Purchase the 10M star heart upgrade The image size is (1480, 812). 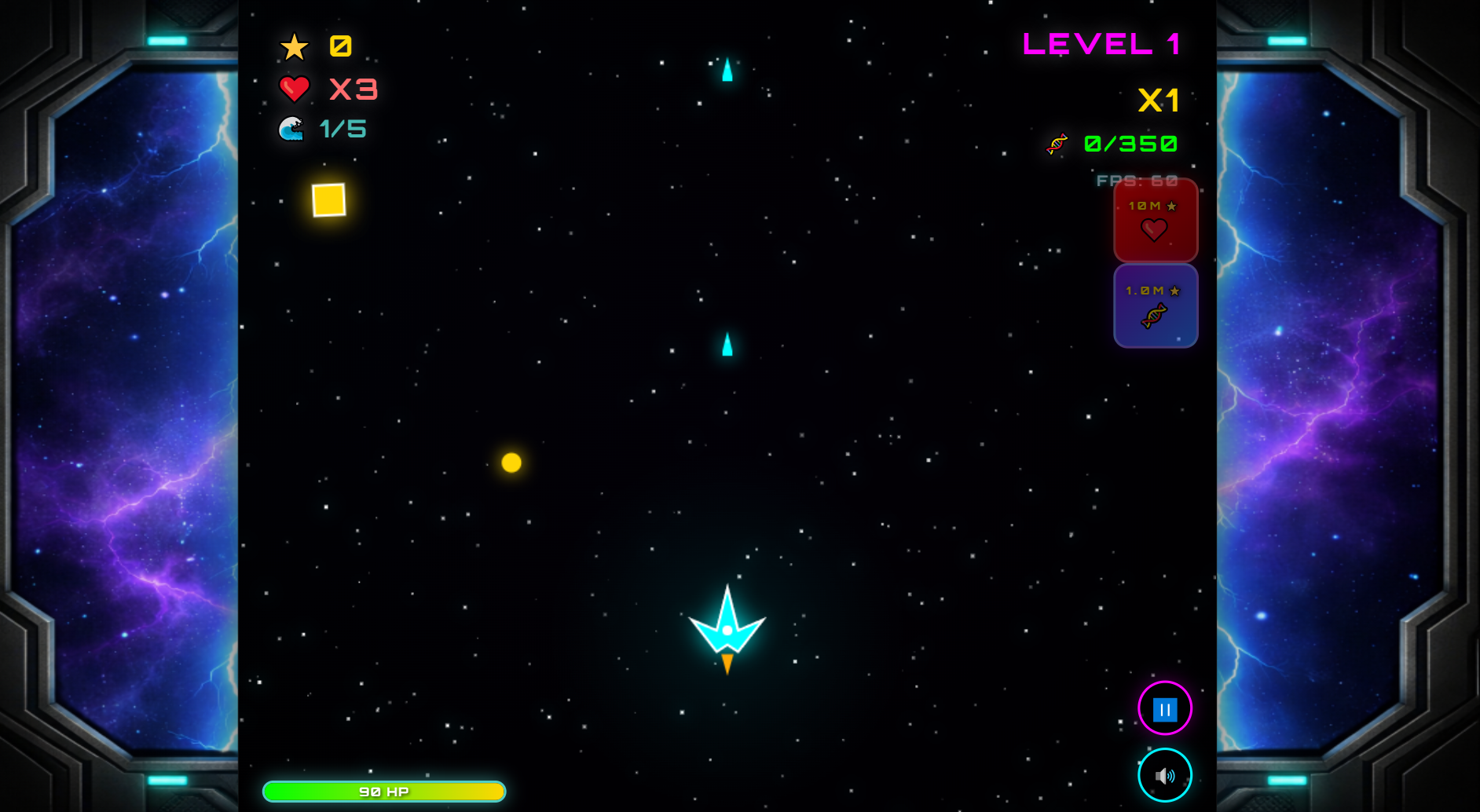pos(1155,221)
